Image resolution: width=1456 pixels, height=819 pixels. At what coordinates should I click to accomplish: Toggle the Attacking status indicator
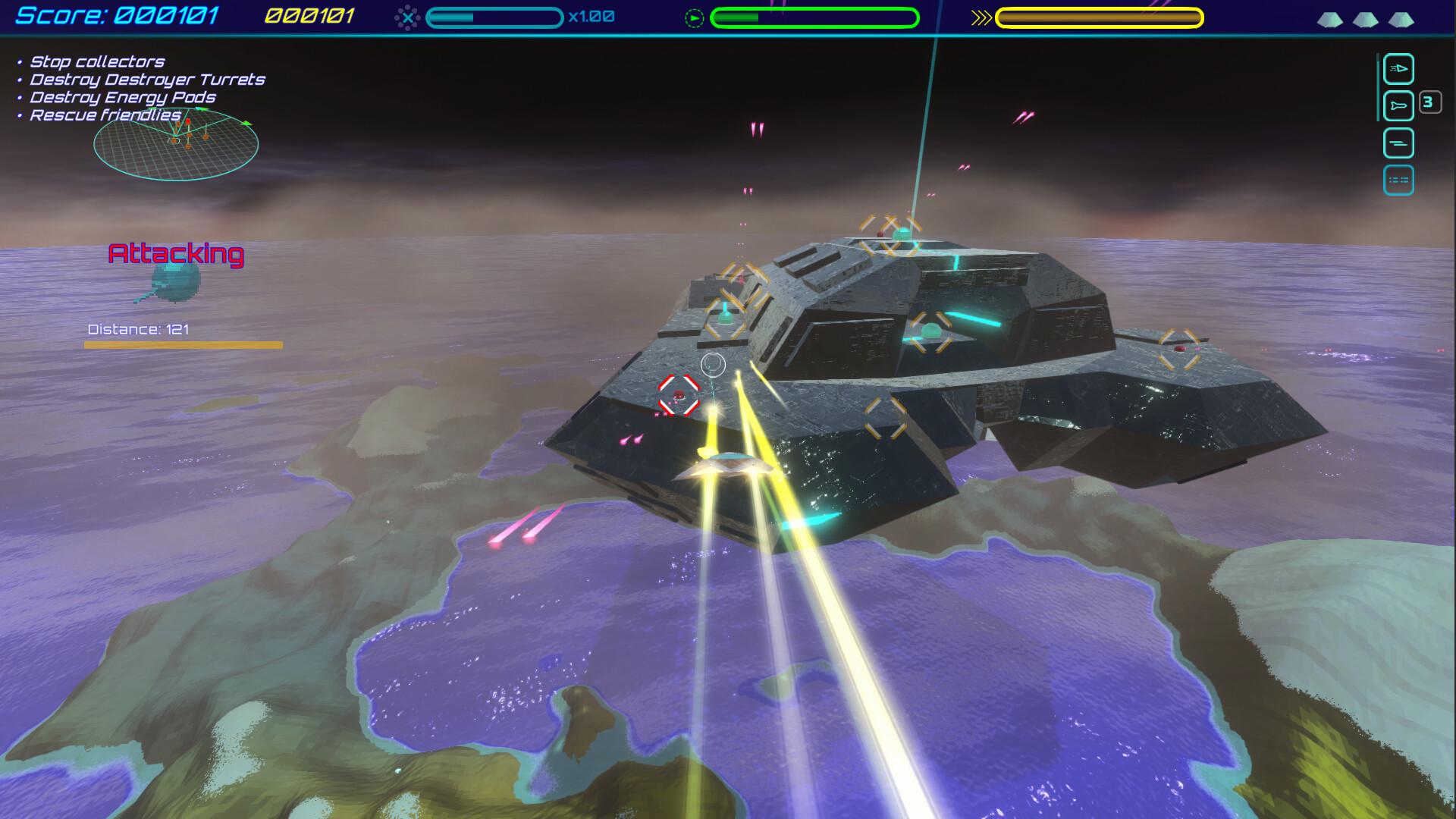coord(176,255)
